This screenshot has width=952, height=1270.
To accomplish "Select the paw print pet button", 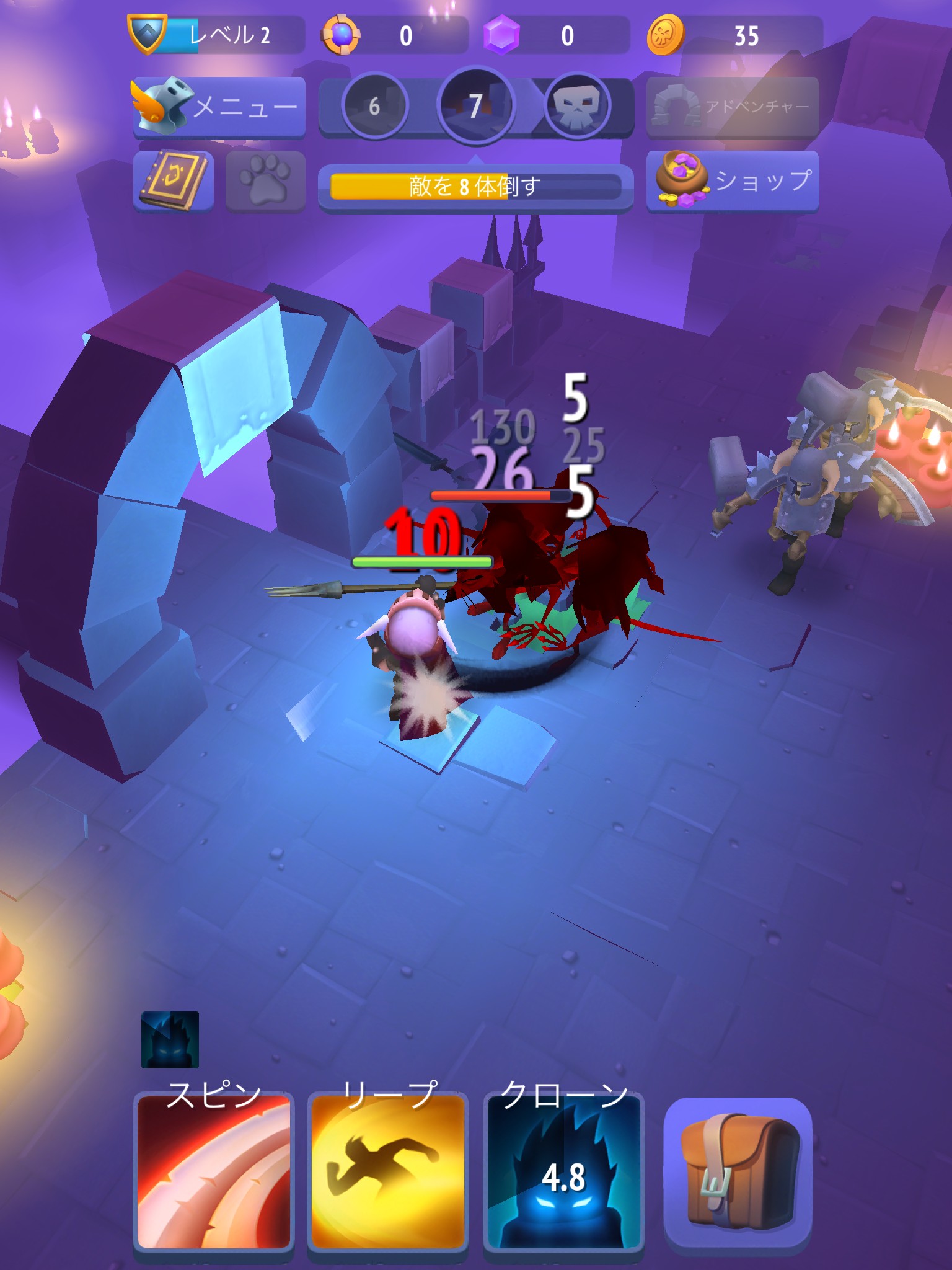I will (265, 181).
